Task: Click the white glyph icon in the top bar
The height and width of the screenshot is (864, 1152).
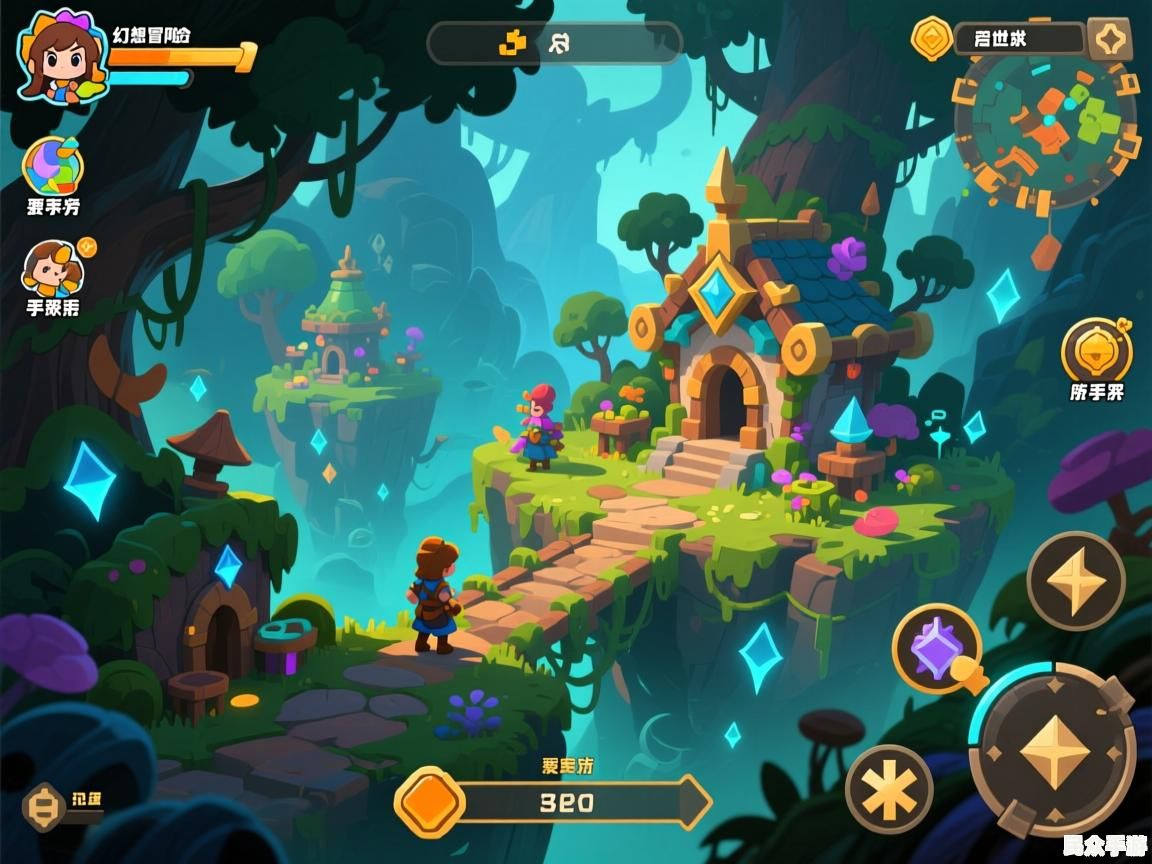Action: coord(561,42)
